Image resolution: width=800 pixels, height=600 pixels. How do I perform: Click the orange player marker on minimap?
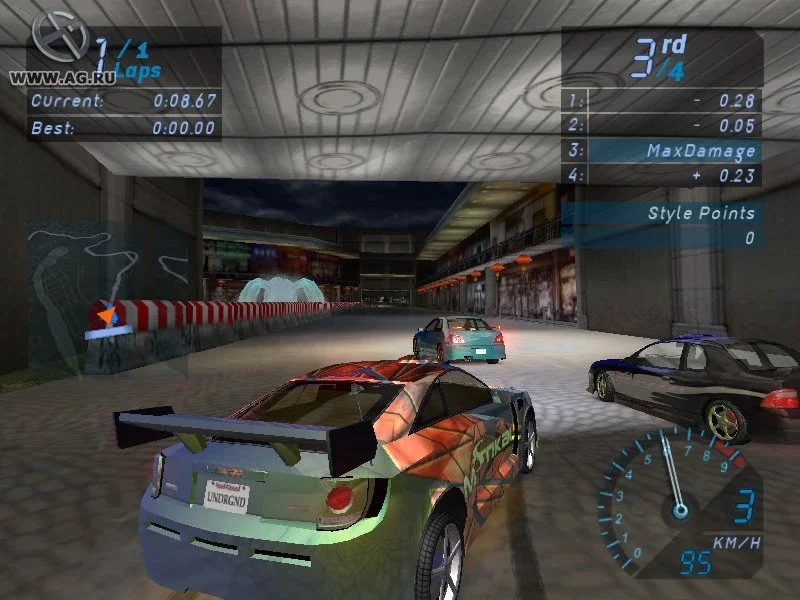click(105, 317)
